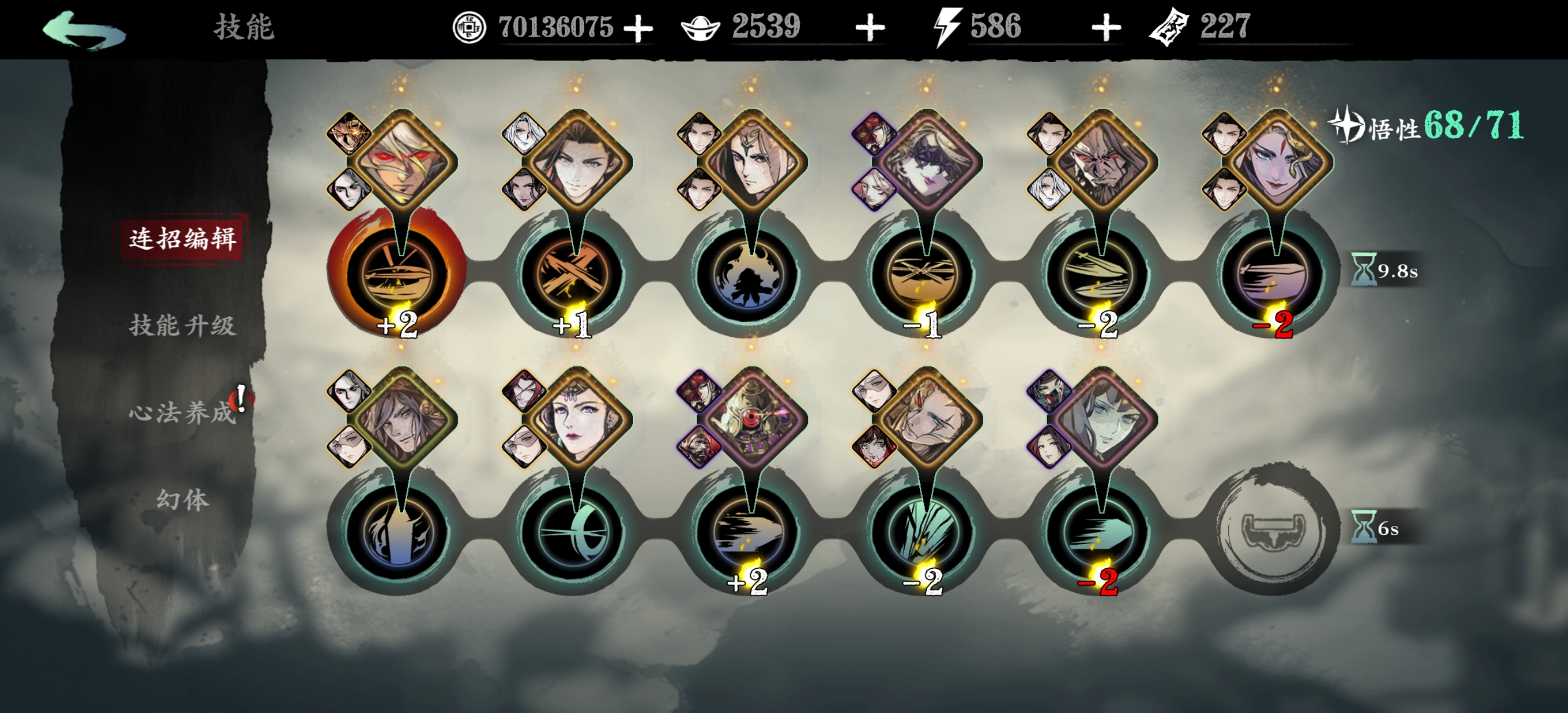Add silver ingot currency with plus

[x=870, y=28]
